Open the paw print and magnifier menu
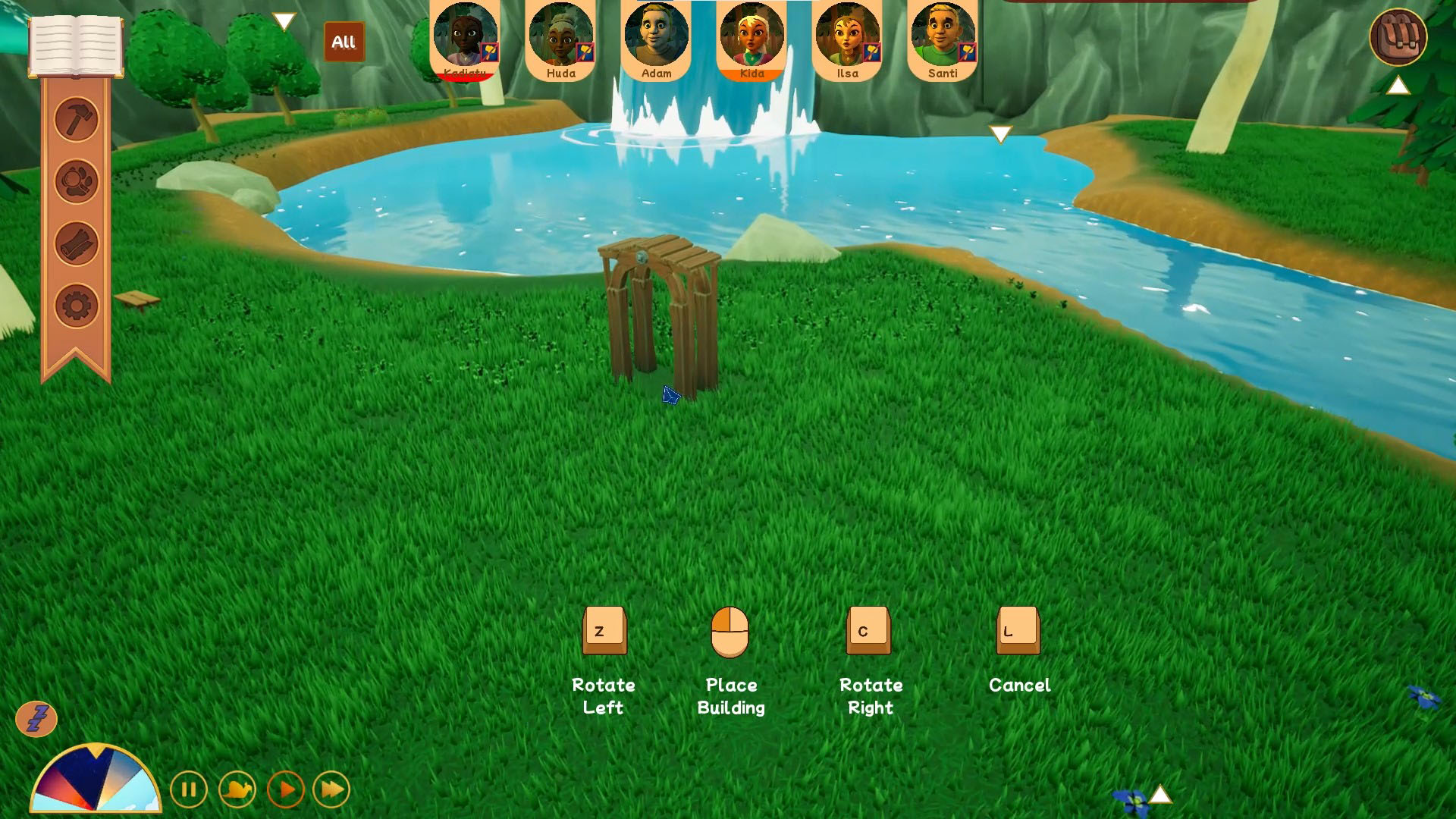Image resolution: width=1456 pixels, height=819 pixels. [77, 181]
